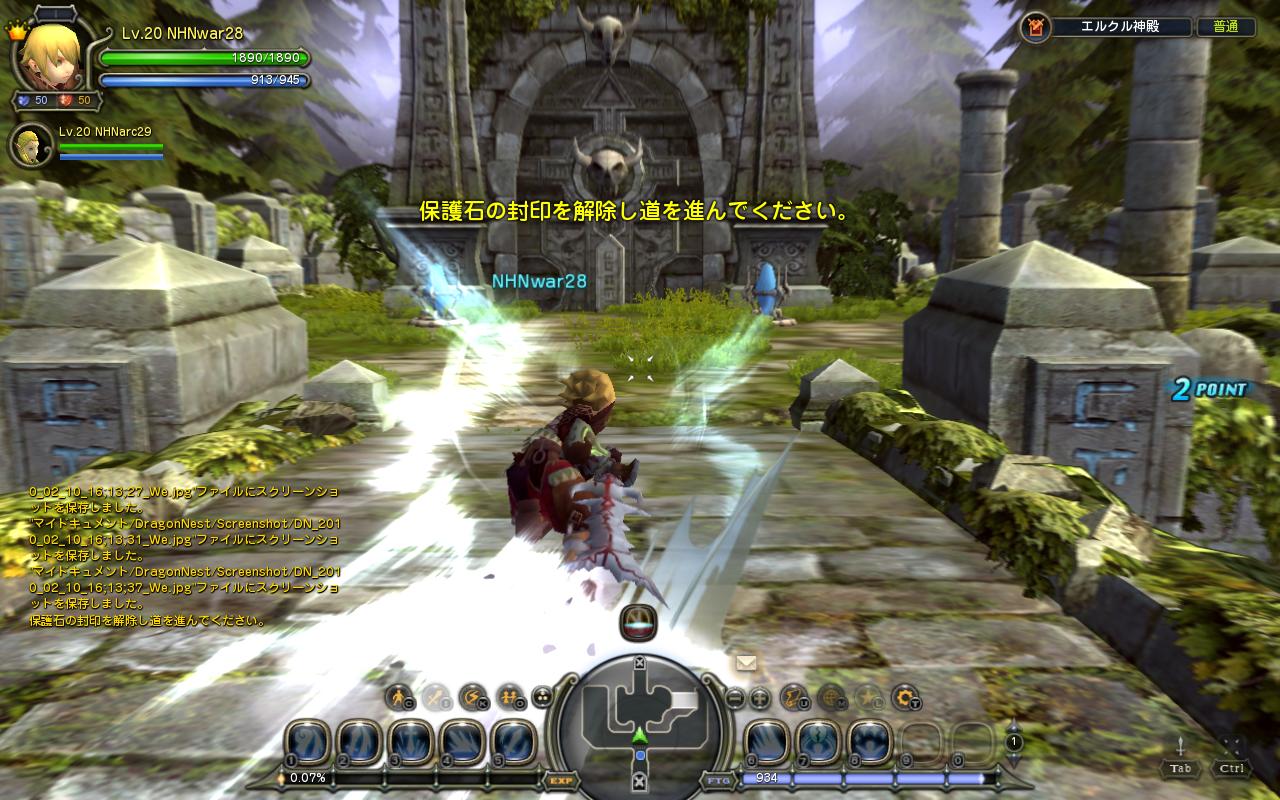Open the quest scroll menu icon

pyautogui.click(x=794, y=697)
